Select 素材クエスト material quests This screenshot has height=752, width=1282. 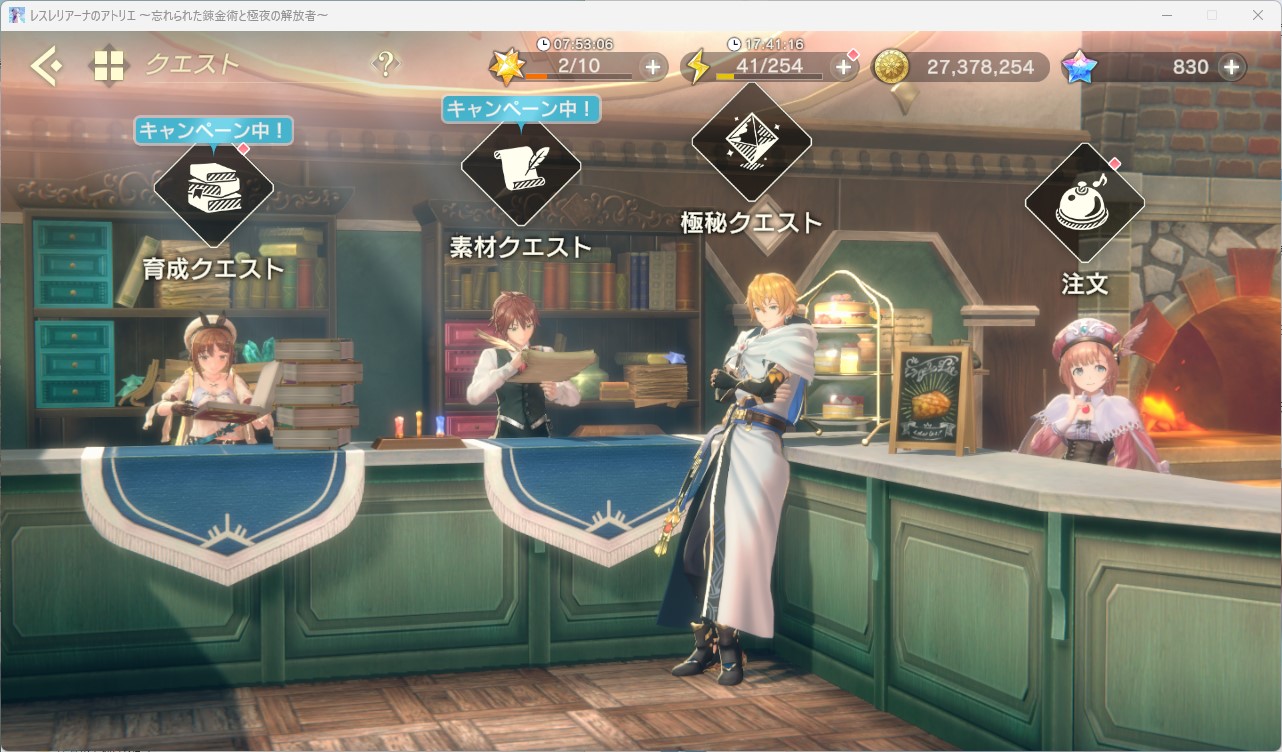coord(520,167)
